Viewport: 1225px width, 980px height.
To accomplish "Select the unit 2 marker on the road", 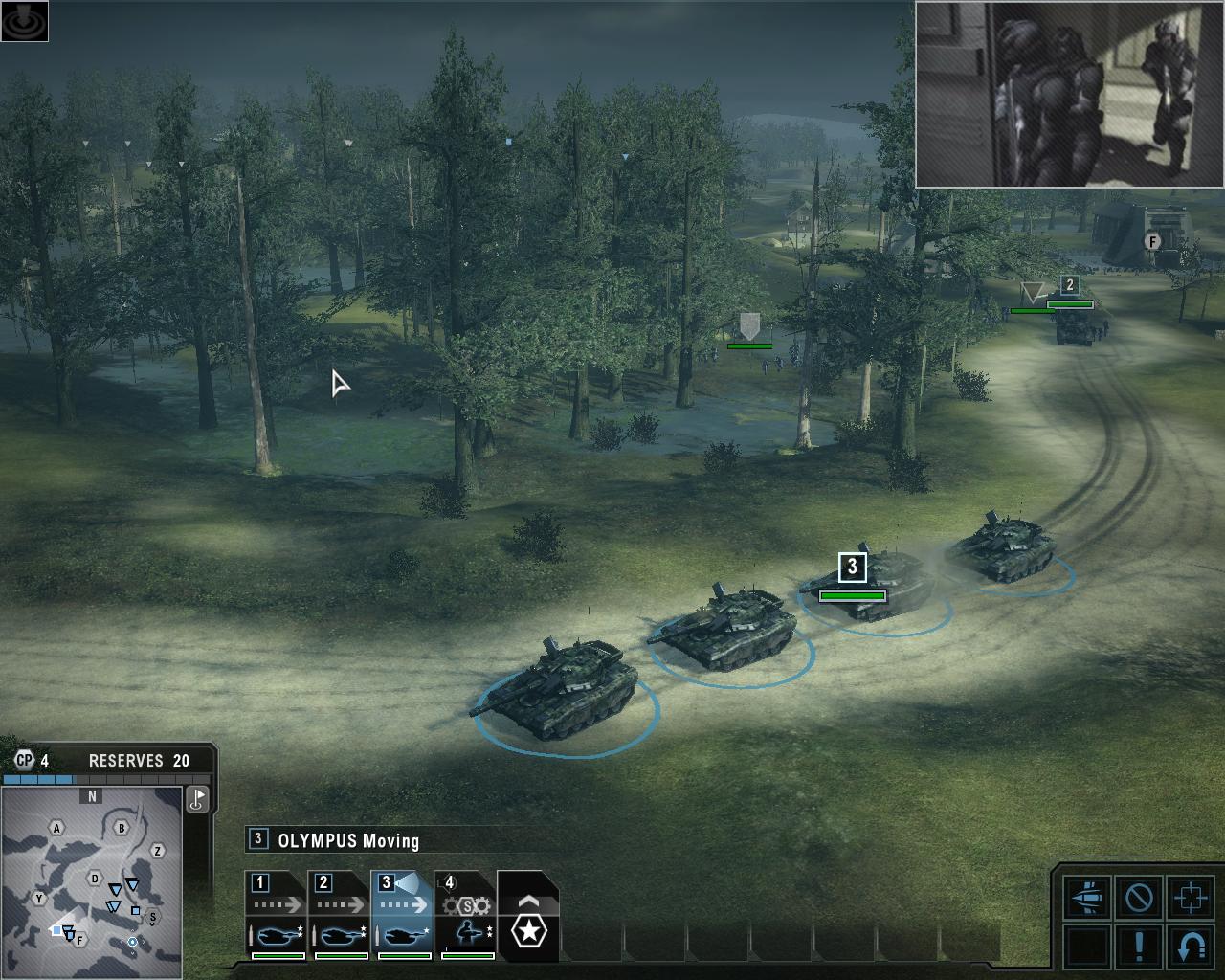I will [x=1070, y=285].
